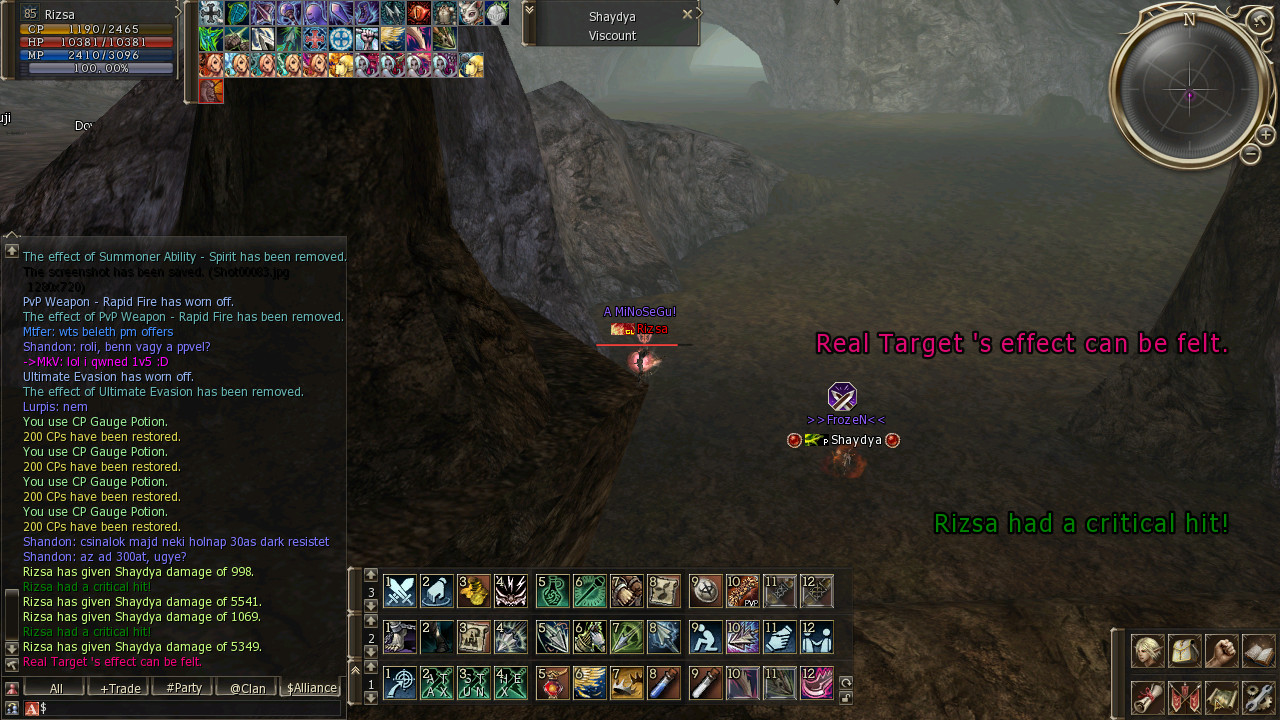This screenshot has width=1280, height=720.
Task: Open the clan banners window
Action: [x=1184, y=697]
